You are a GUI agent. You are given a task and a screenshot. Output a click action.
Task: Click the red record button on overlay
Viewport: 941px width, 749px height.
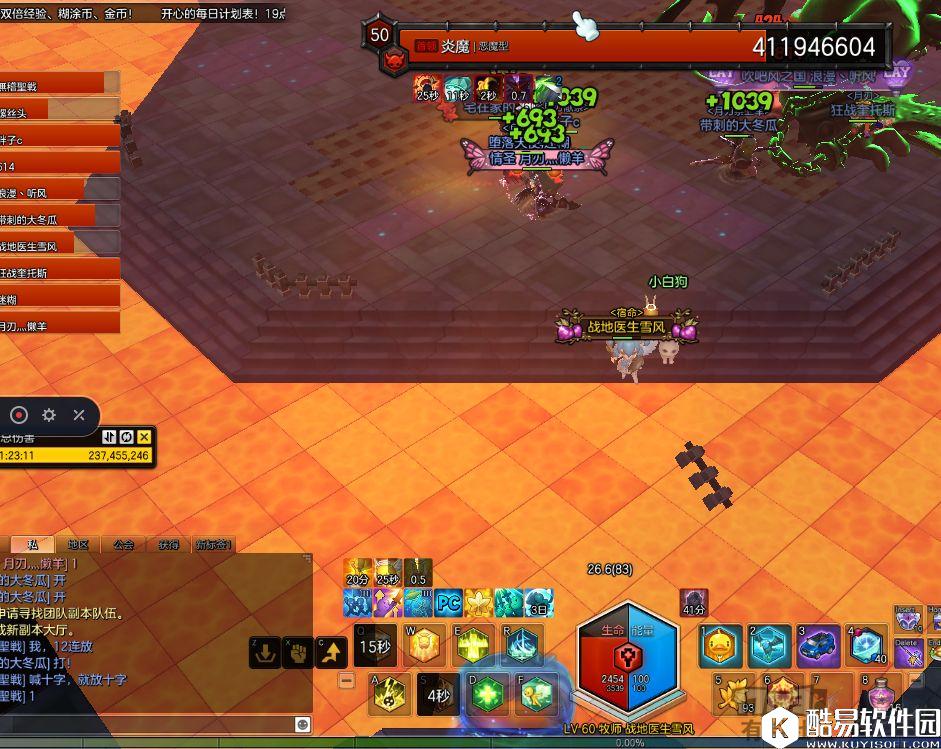coord(19,414)
